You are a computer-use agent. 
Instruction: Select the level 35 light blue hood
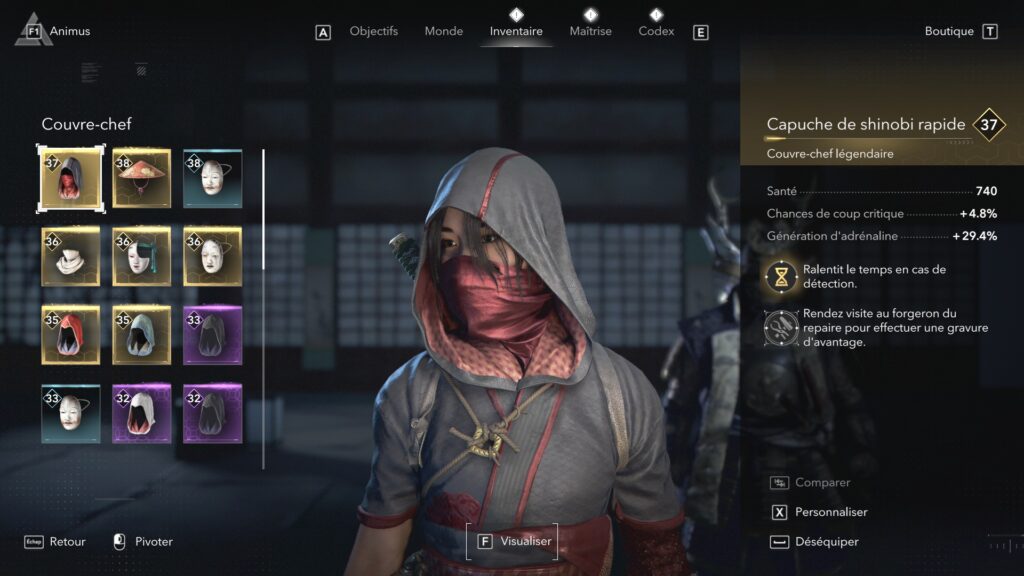[x=142, y=335]
